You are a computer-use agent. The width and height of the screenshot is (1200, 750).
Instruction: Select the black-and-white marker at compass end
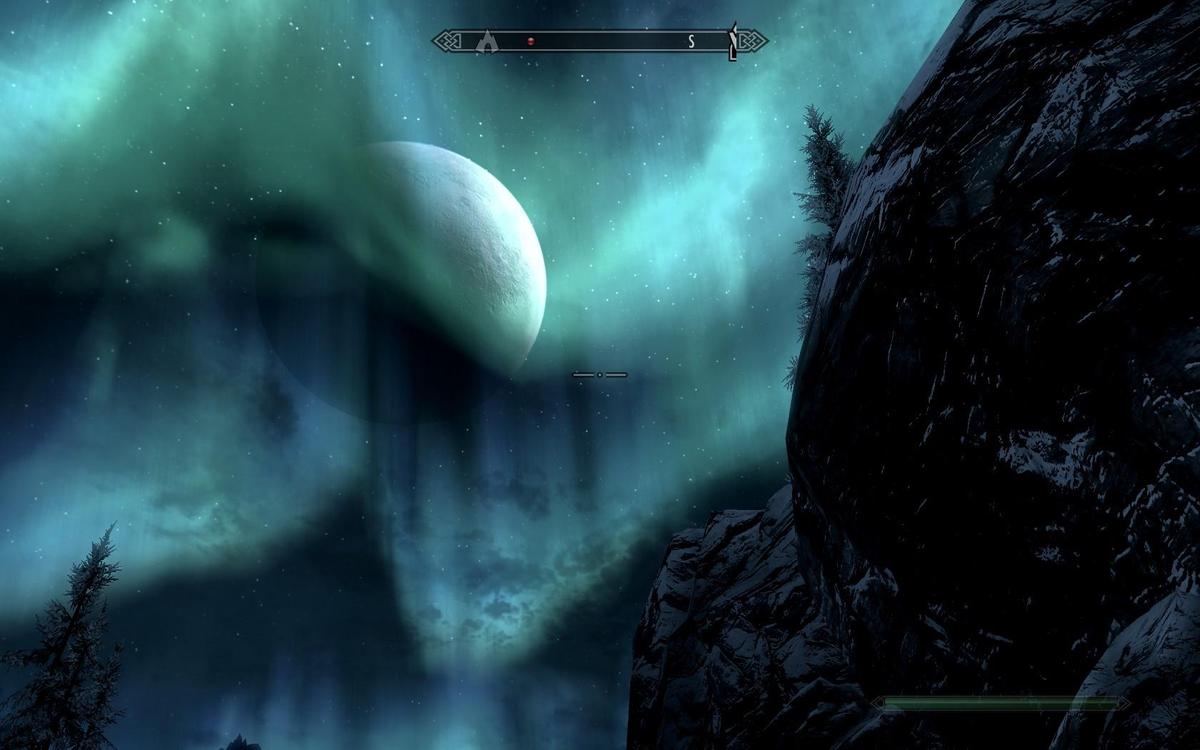click(x=733, y=42)
